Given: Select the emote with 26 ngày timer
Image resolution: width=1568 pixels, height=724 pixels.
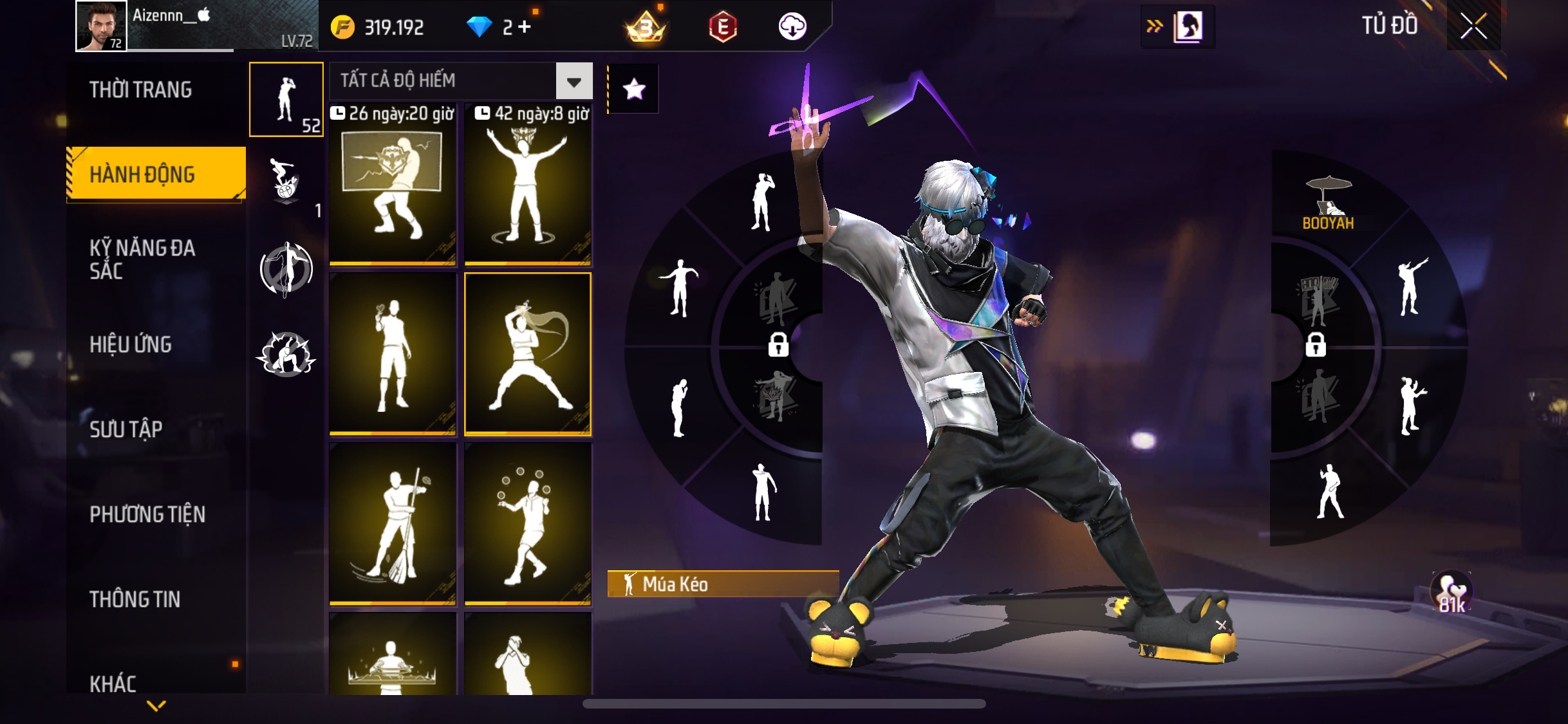Looking at the screenshot, I should [393, 187].
